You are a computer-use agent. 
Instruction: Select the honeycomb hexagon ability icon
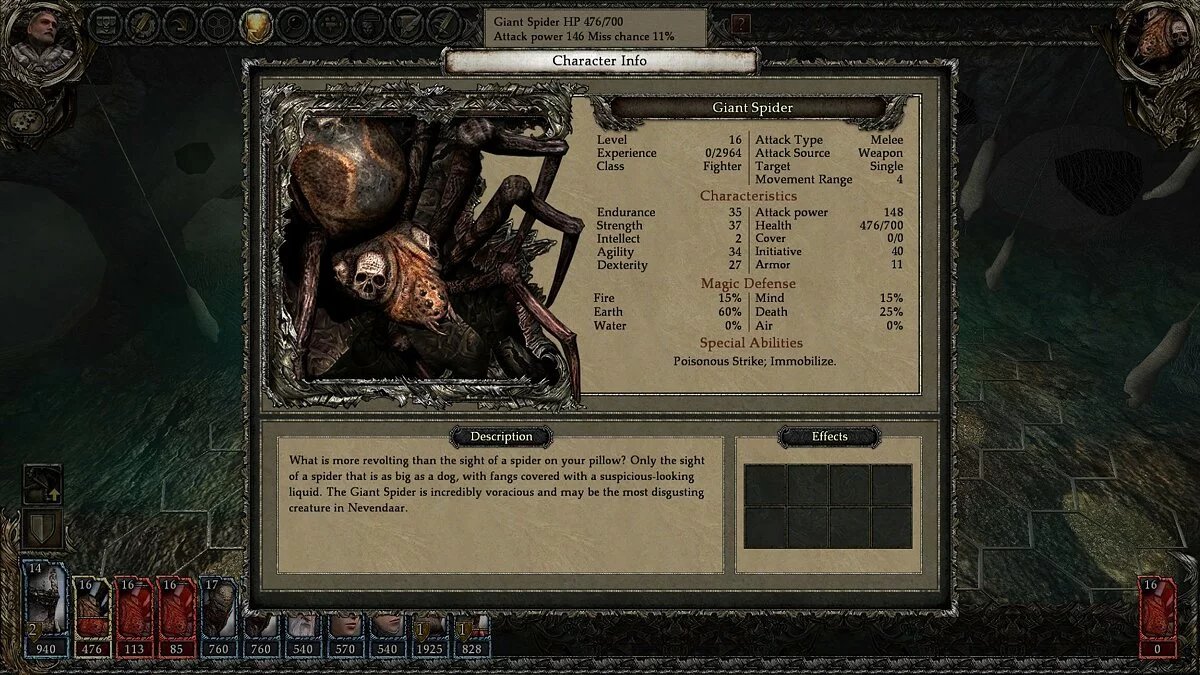[x=217, y=26]
